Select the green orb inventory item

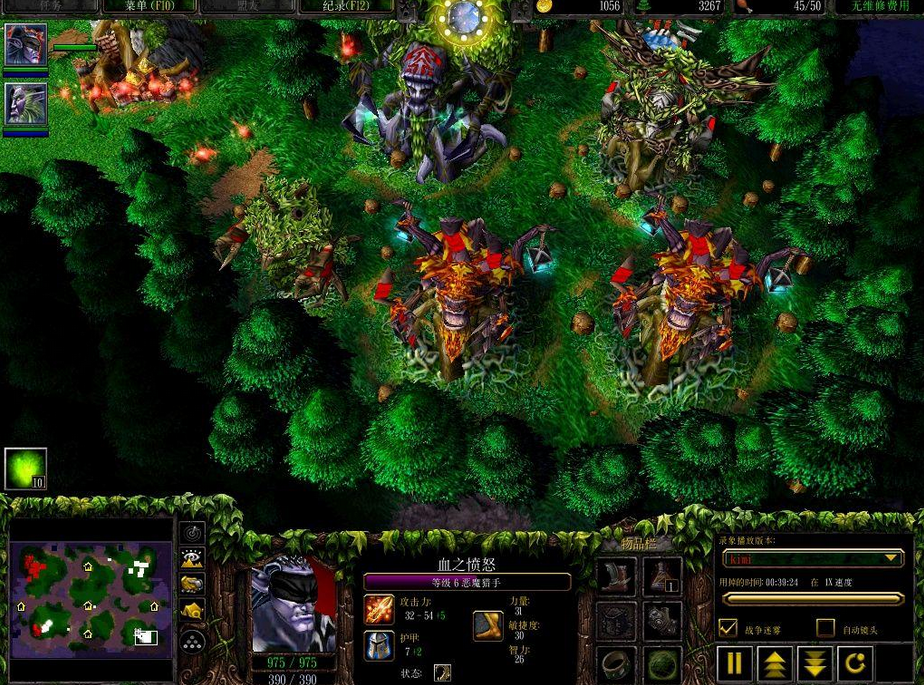[662, 663]
